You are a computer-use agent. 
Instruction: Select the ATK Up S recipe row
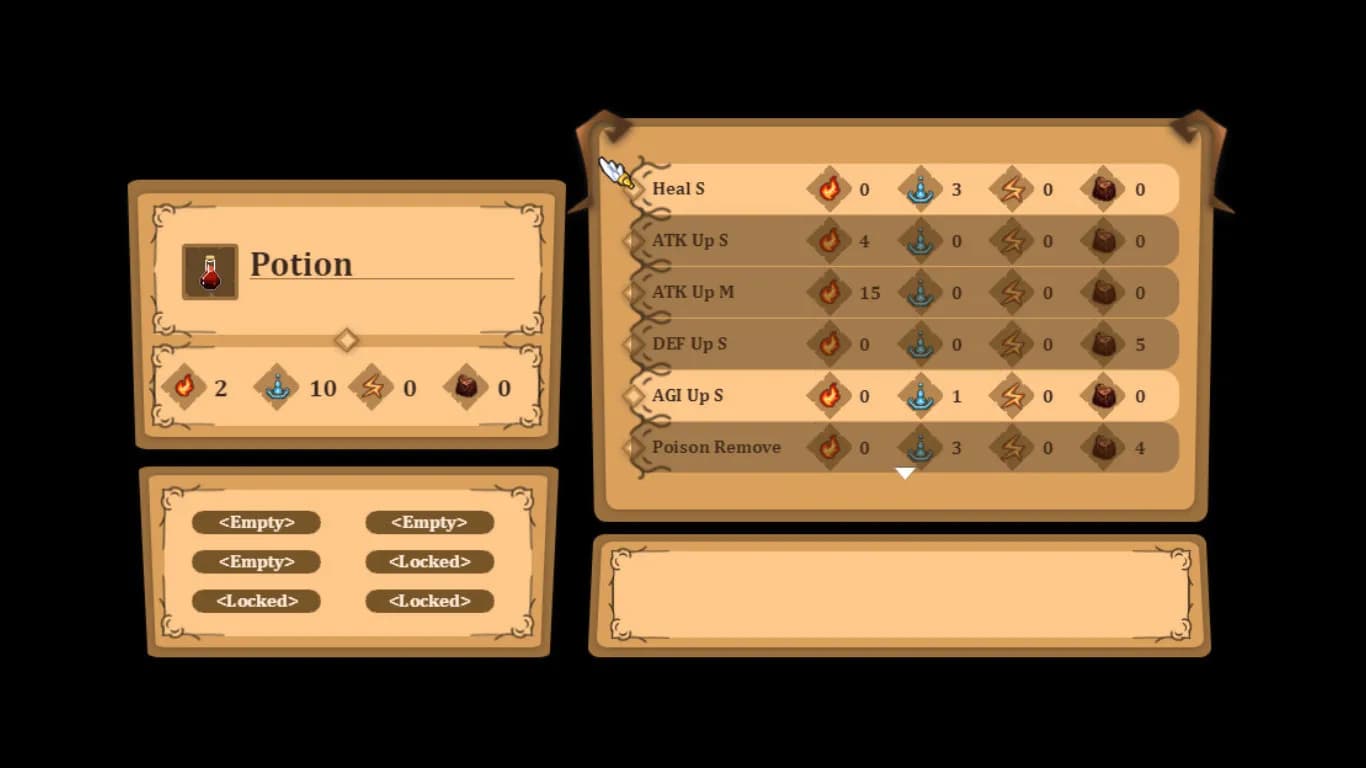click(x=692, y=240)
